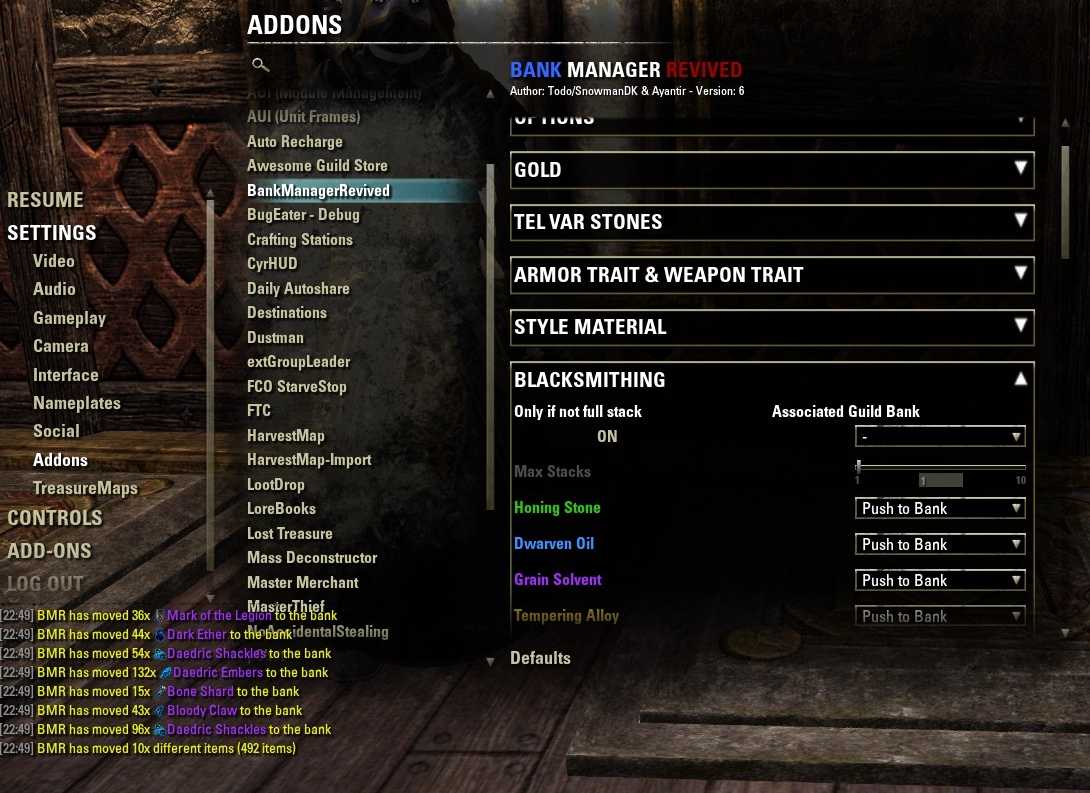1090x793 pixels.
Task: Resume the game from the pause menu
Action: coord(45,200)
